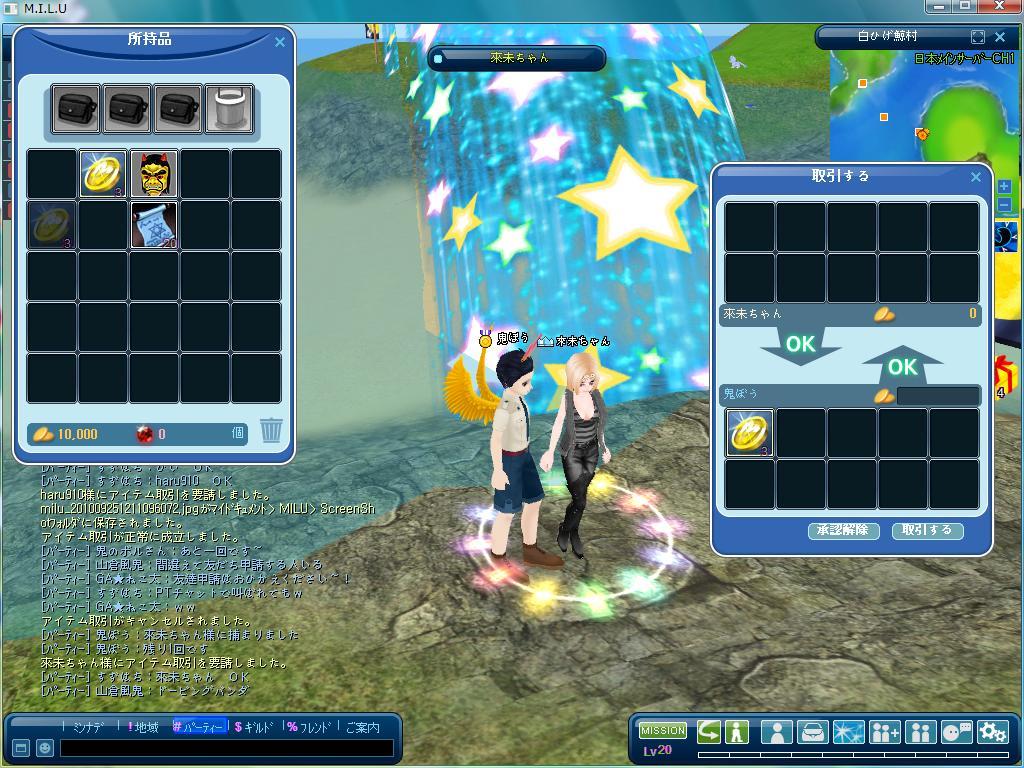
Task: Pick the gold coin in the trade offer
Action: point(750,433)
